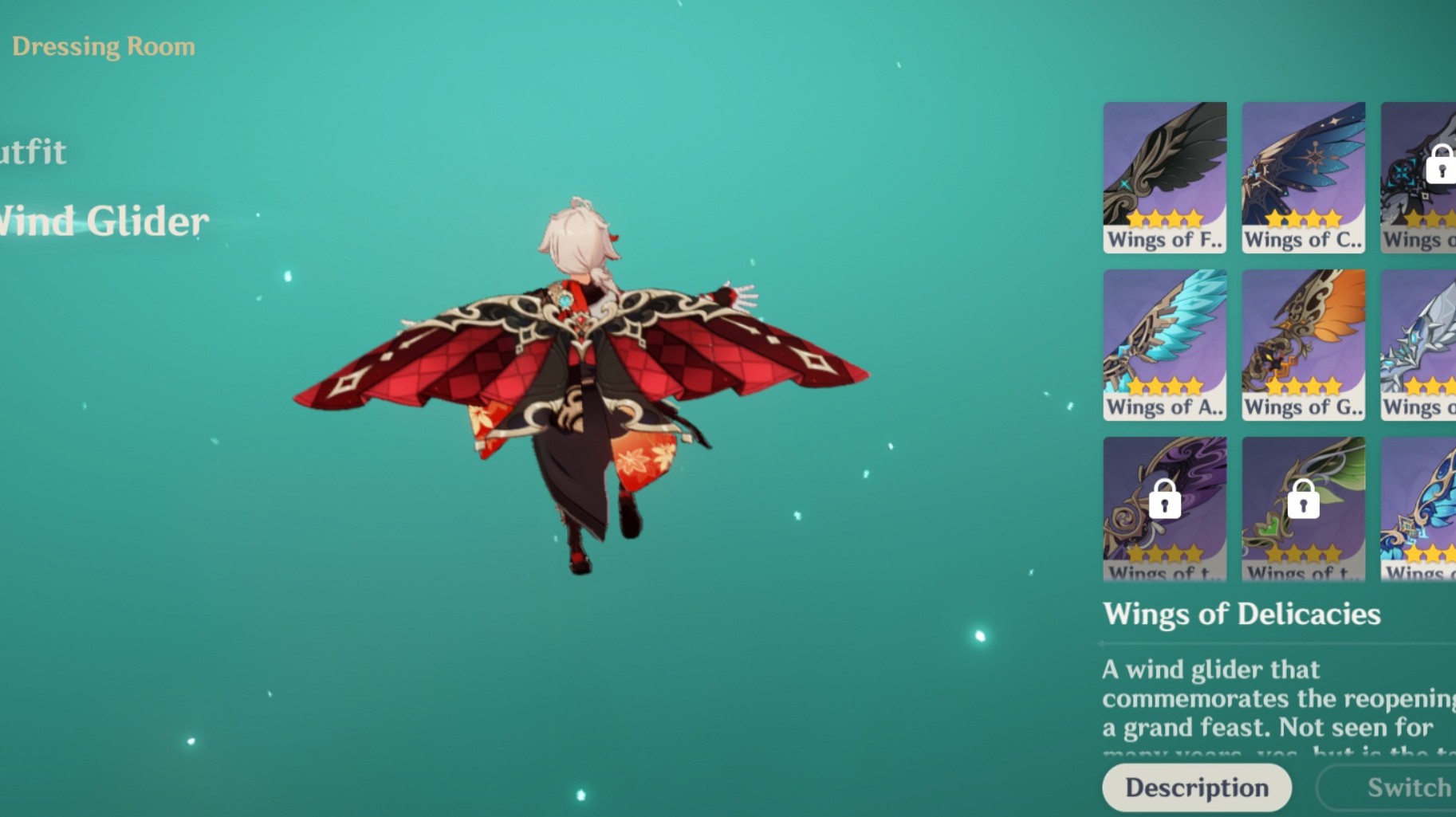Open the Description panel
Image resolution: width=1456 pixels, height=817 pixels.
[x=1197, y=787]
